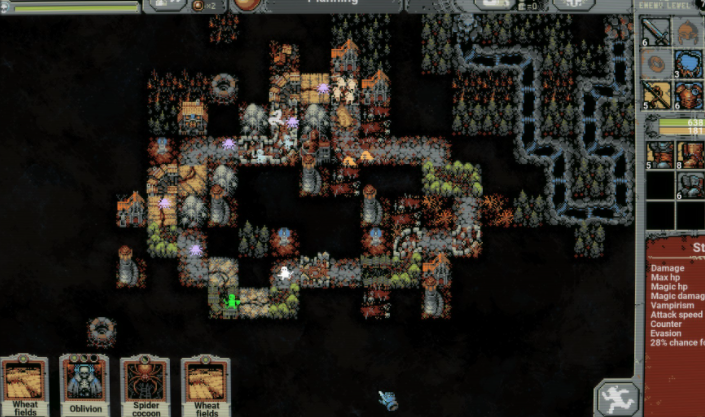Select the level 8 inventory item
The image size is (705, 417).
click(x=689, y=155)
